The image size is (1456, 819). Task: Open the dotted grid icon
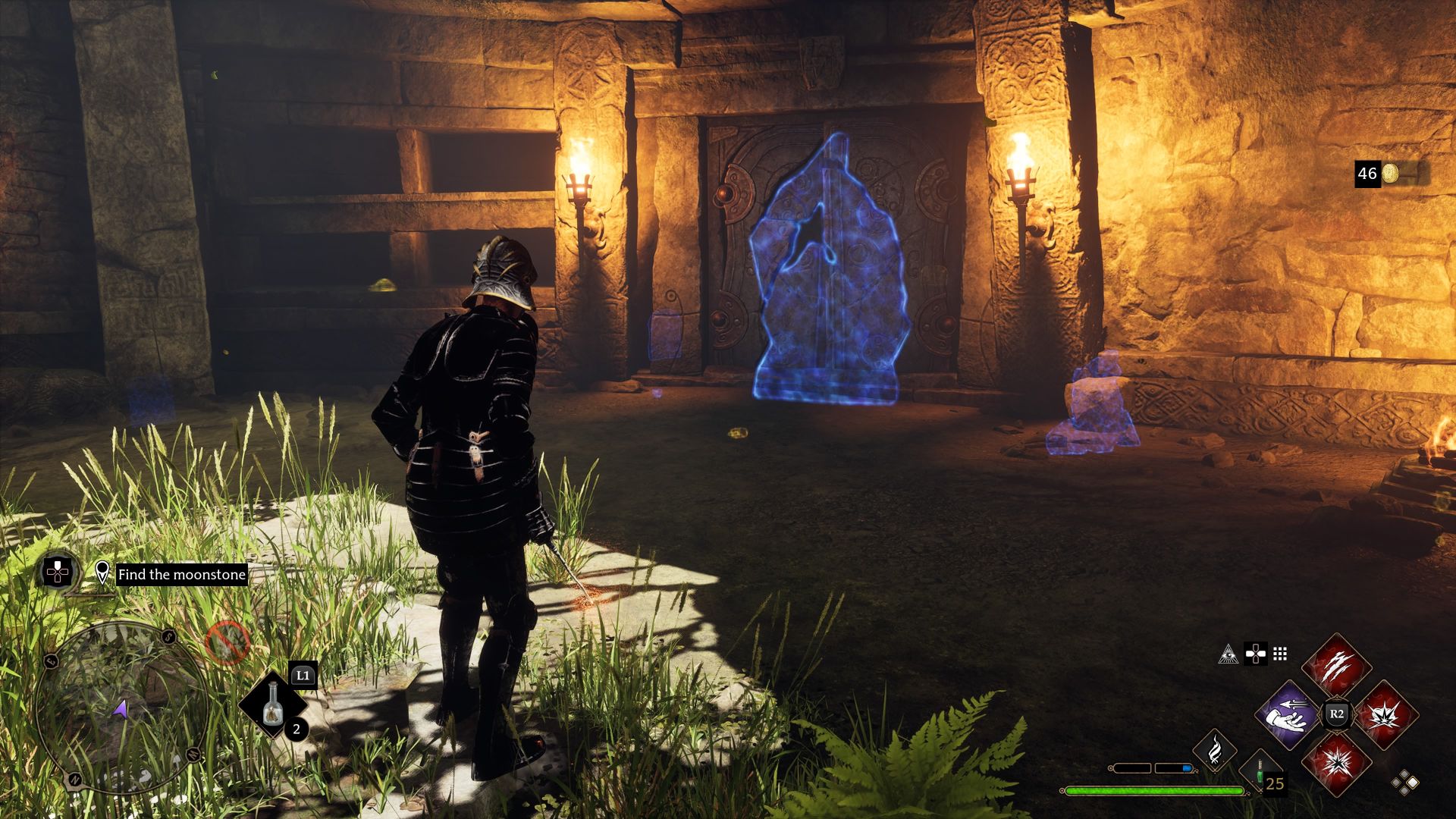pos(1281,654)
